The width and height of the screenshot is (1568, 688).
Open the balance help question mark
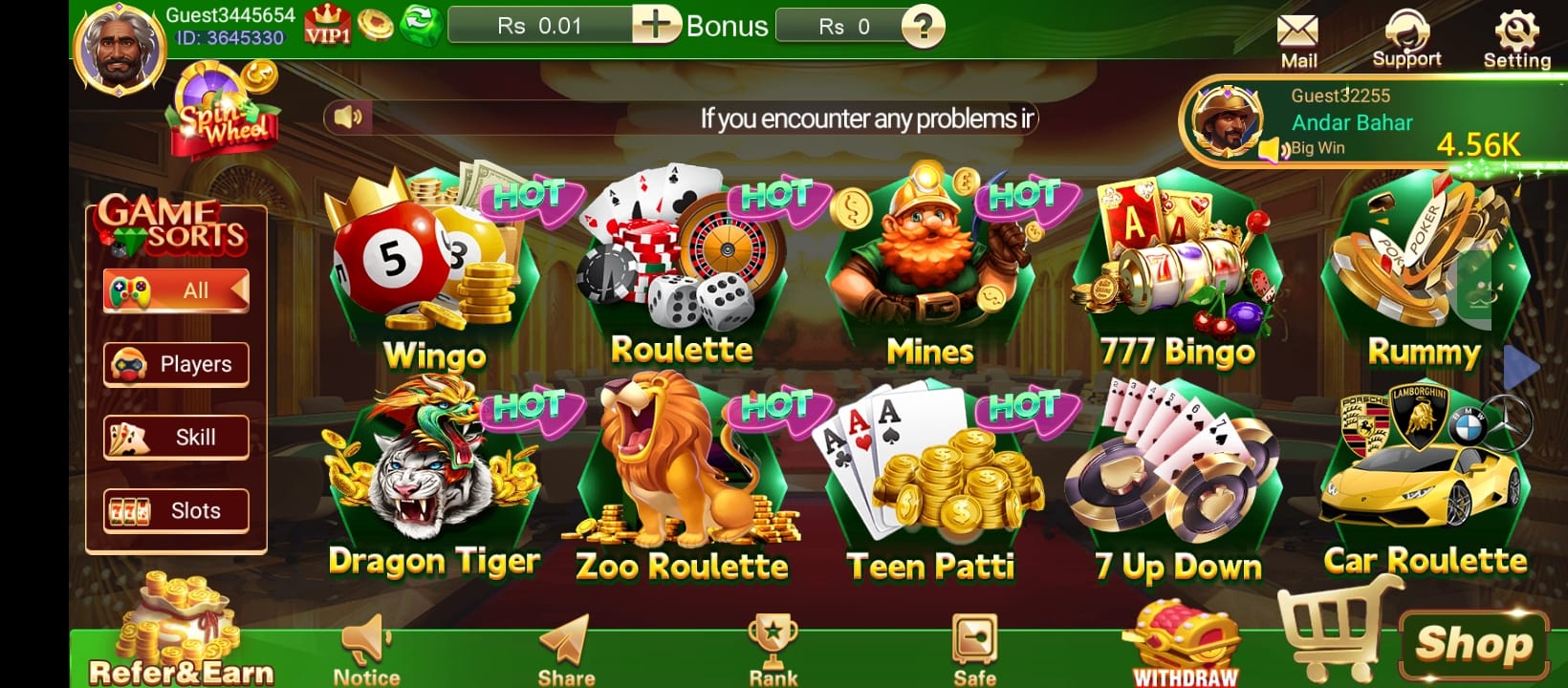[921, 27]
